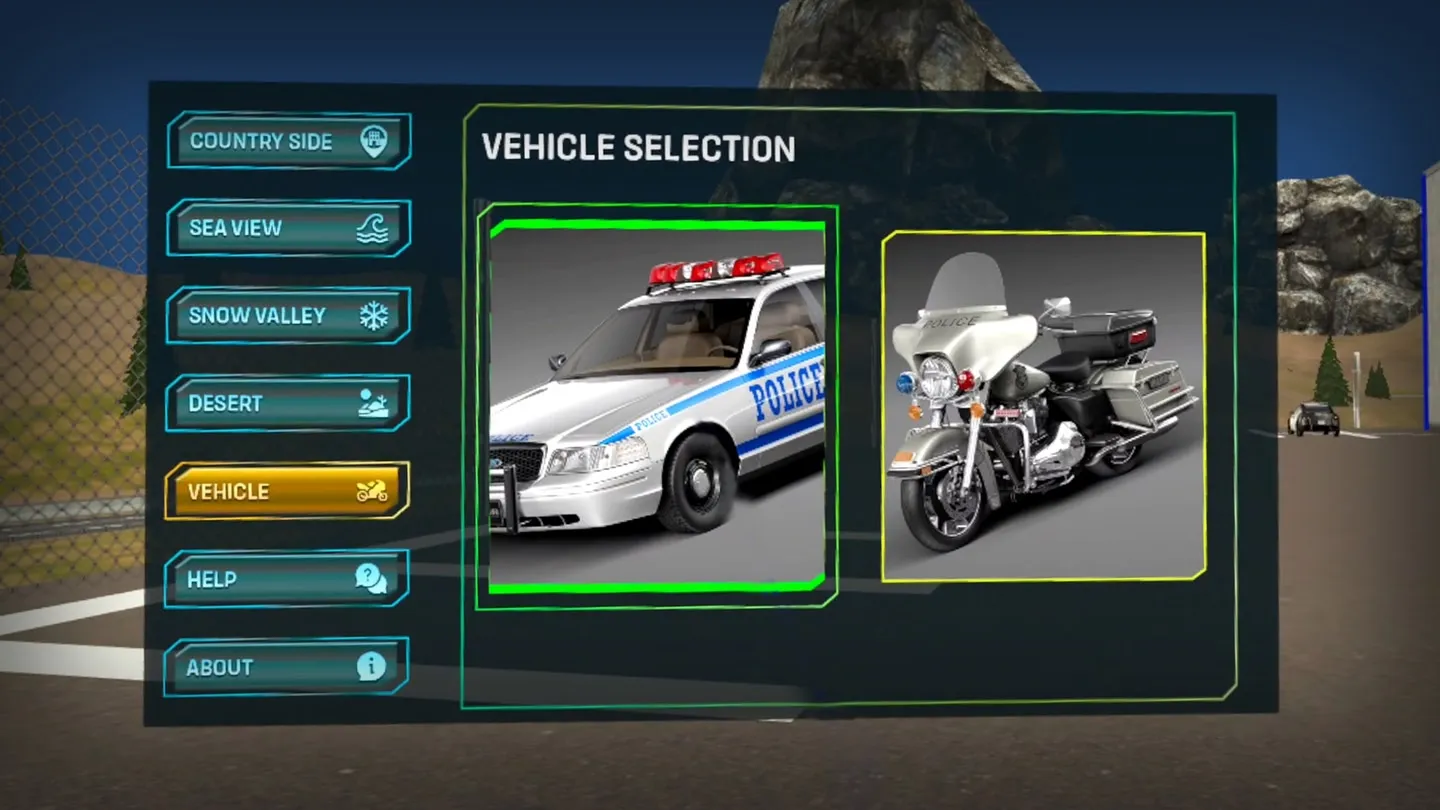Viewport: 1440px width, 810px height.
Task: Switch to the Desert map
Action: point(288,403)
